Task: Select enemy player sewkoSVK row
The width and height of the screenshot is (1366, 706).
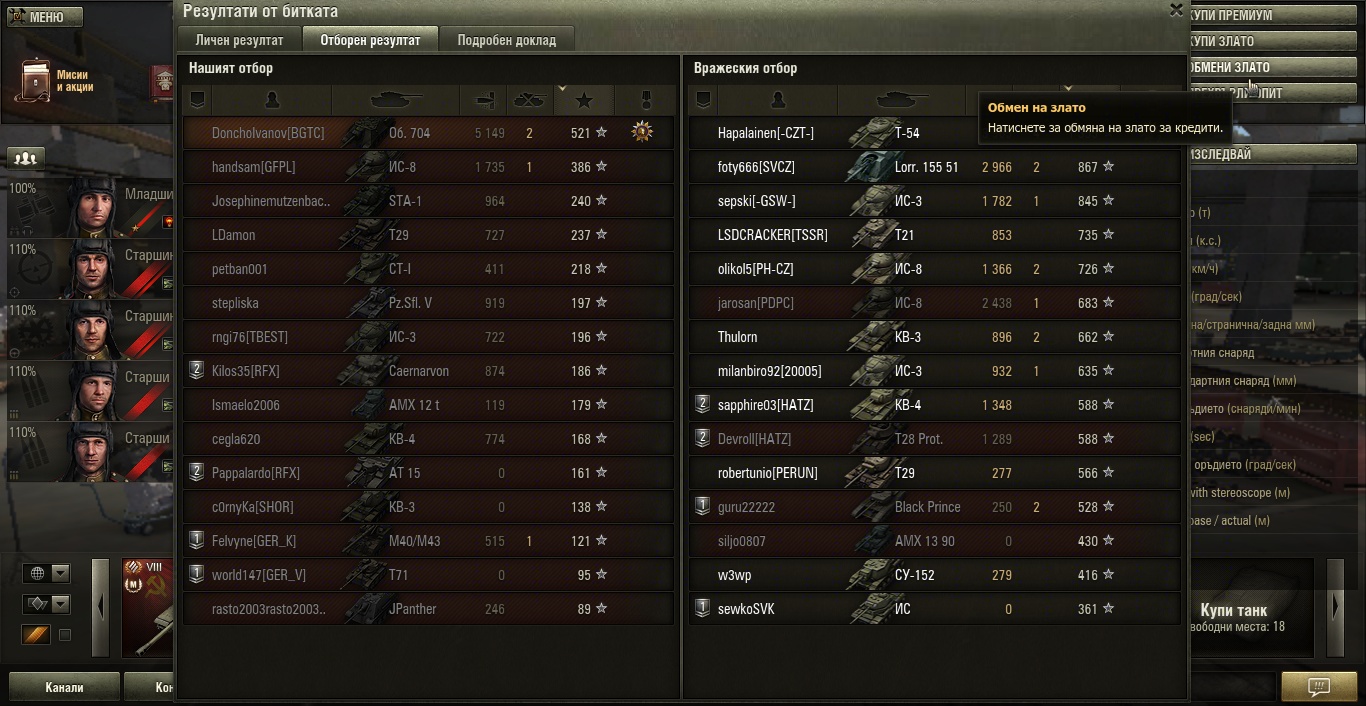Action: point(746,609)
